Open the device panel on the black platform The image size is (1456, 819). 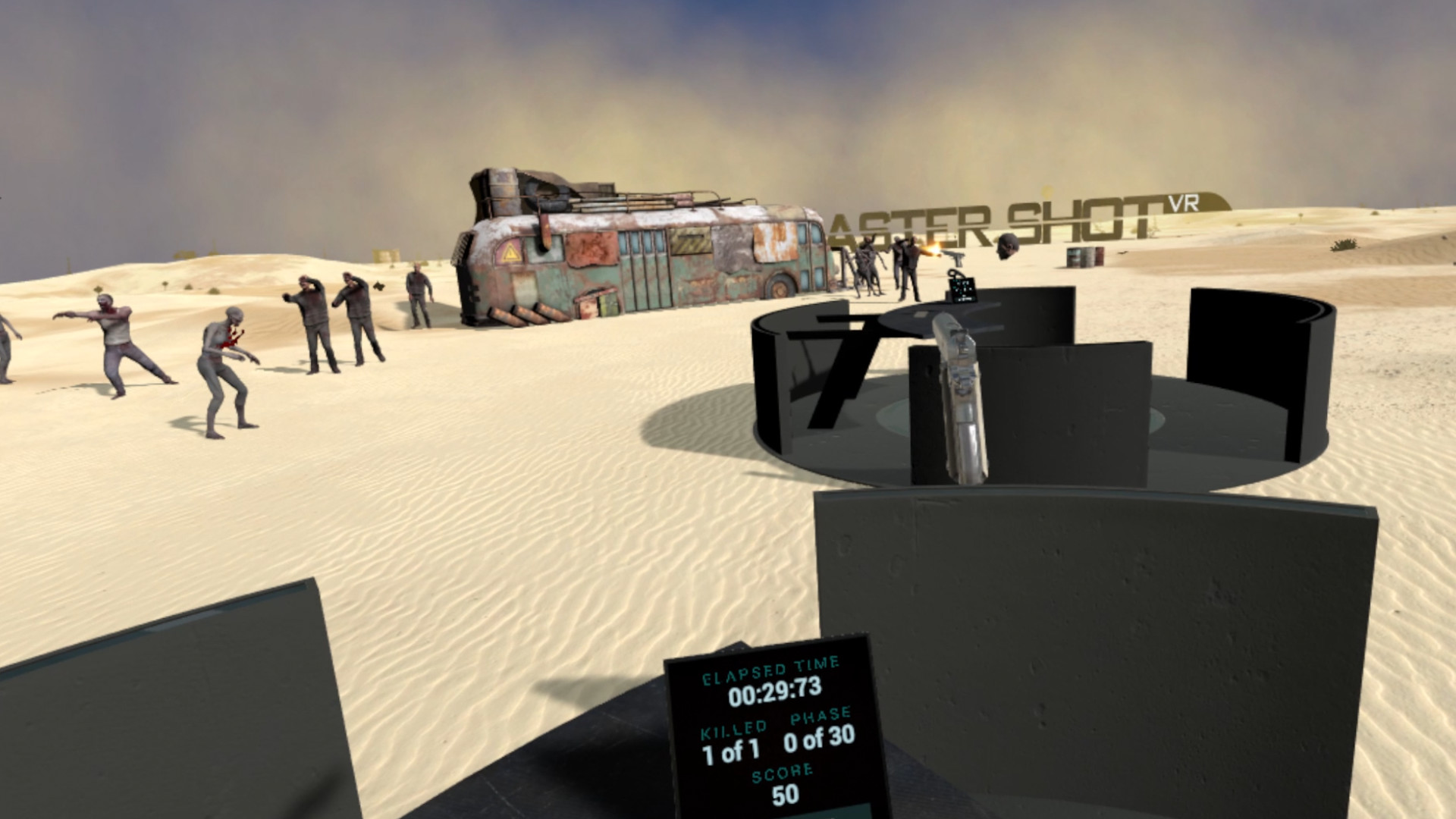point(964,290)
